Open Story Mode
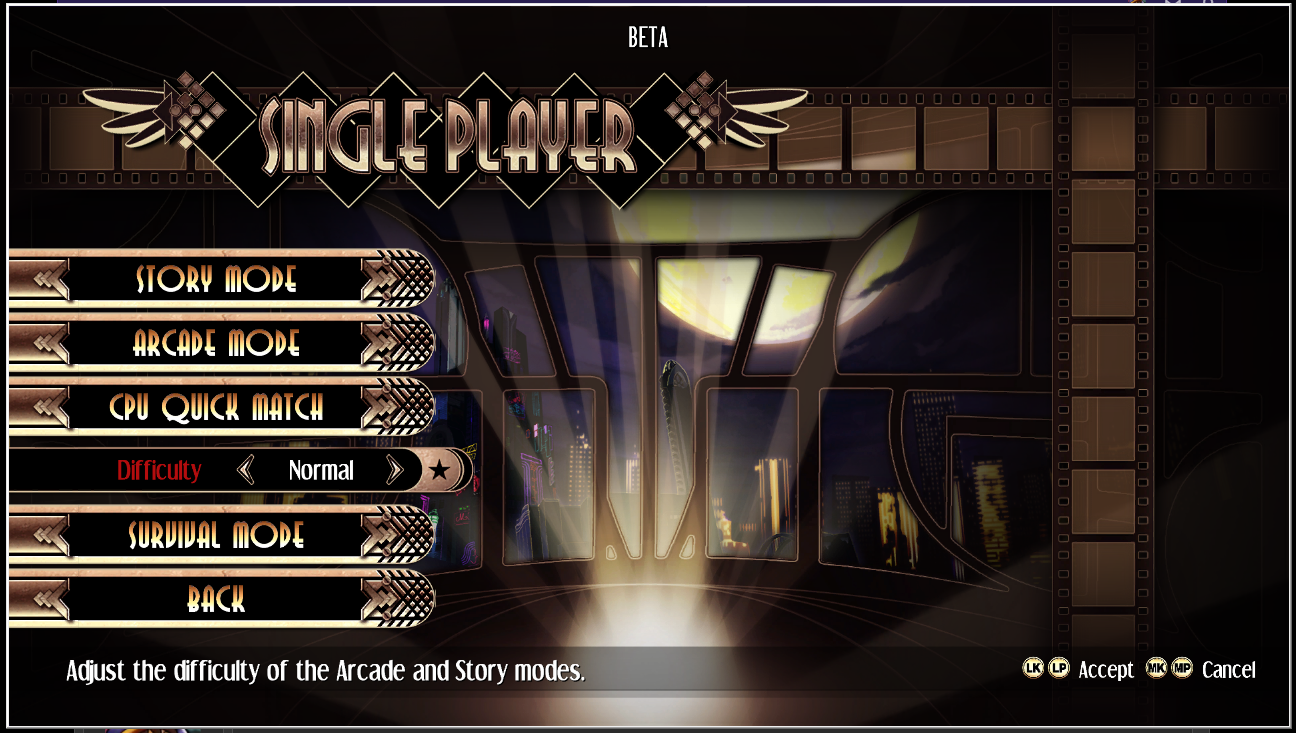The image size is (1296, 733). tap(216, 279)
